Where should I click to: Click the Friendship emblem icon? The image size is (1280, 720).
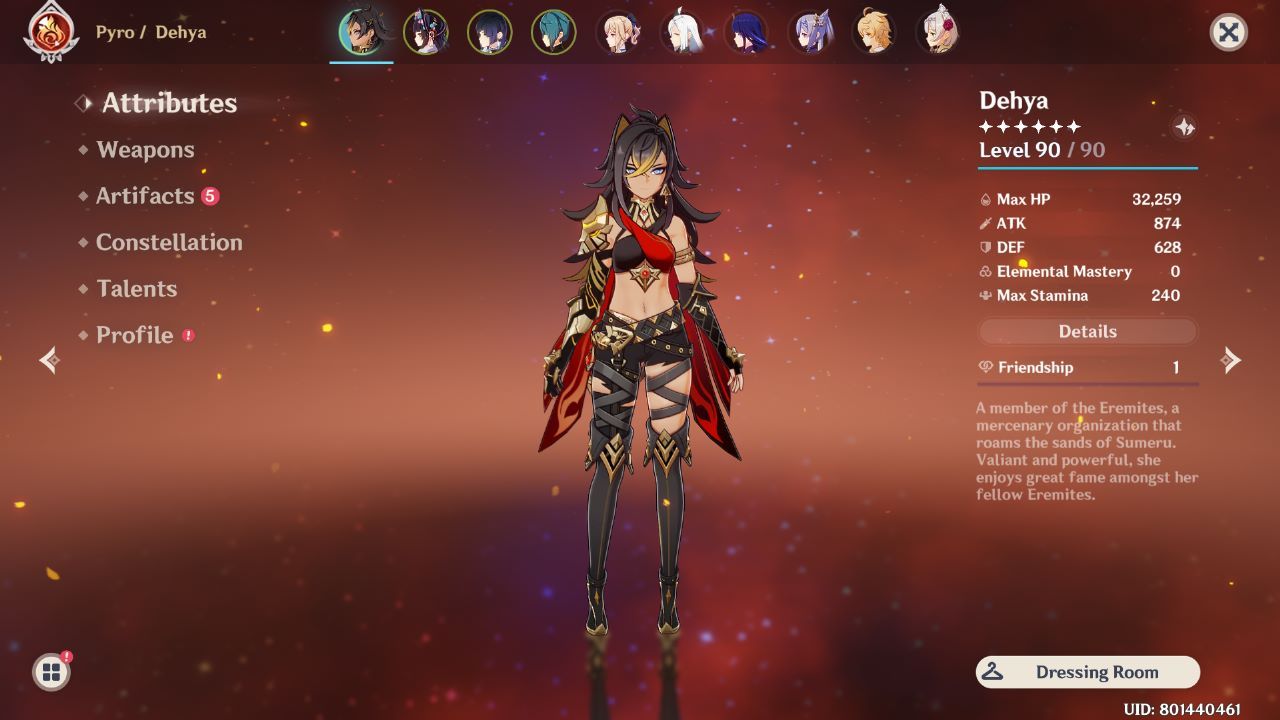[x=984, y=367]
